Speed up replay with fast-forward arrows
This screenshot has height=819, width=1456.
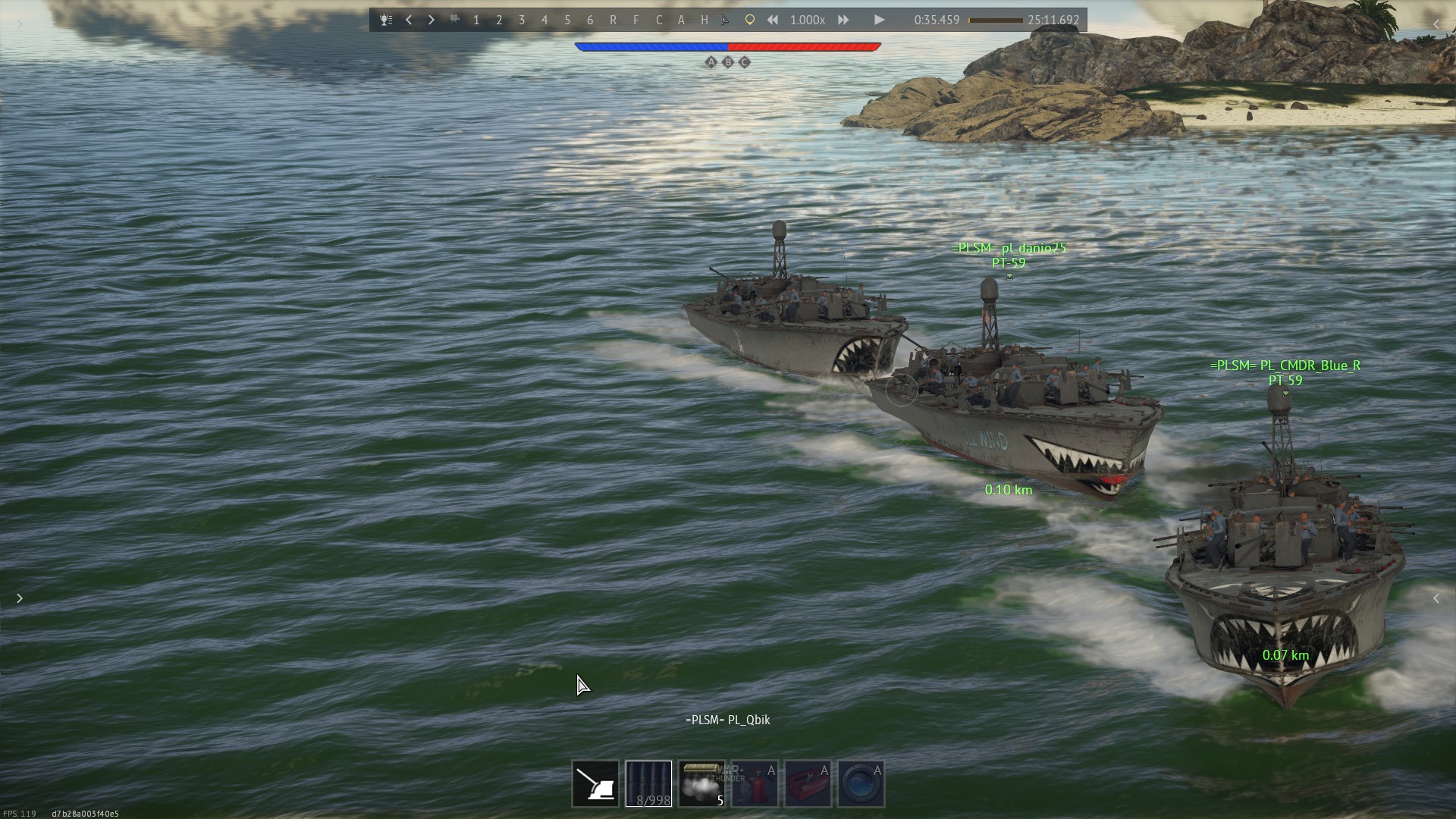(843, 20)
